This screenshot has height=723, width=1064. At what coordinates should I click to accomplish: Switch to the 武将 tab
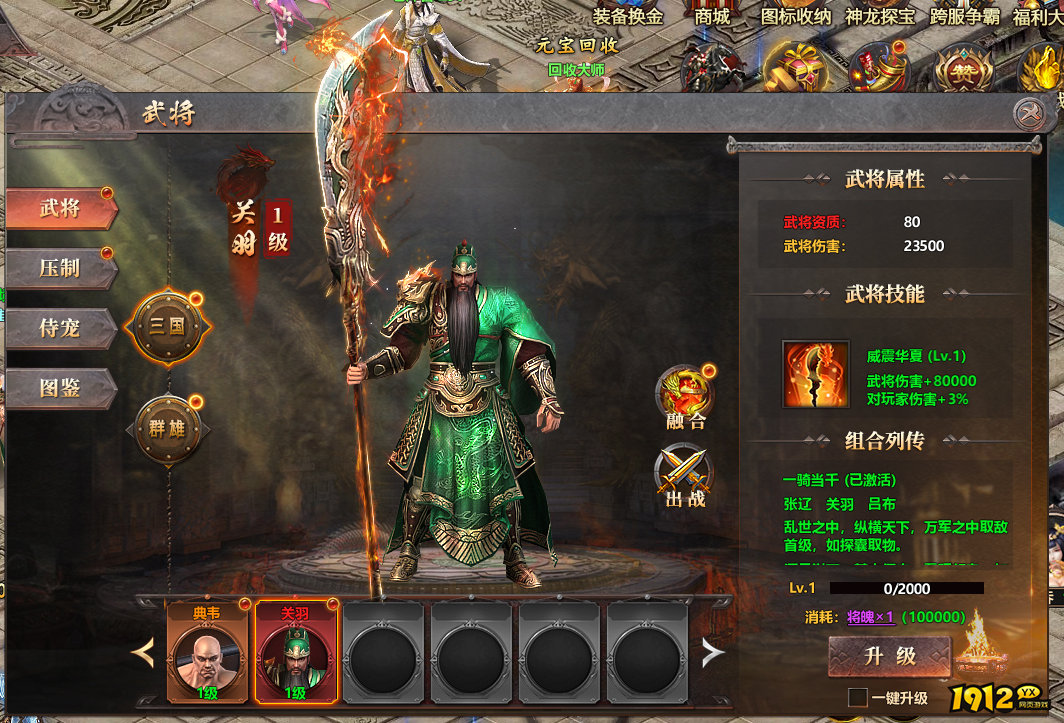[x=61, y=209]
